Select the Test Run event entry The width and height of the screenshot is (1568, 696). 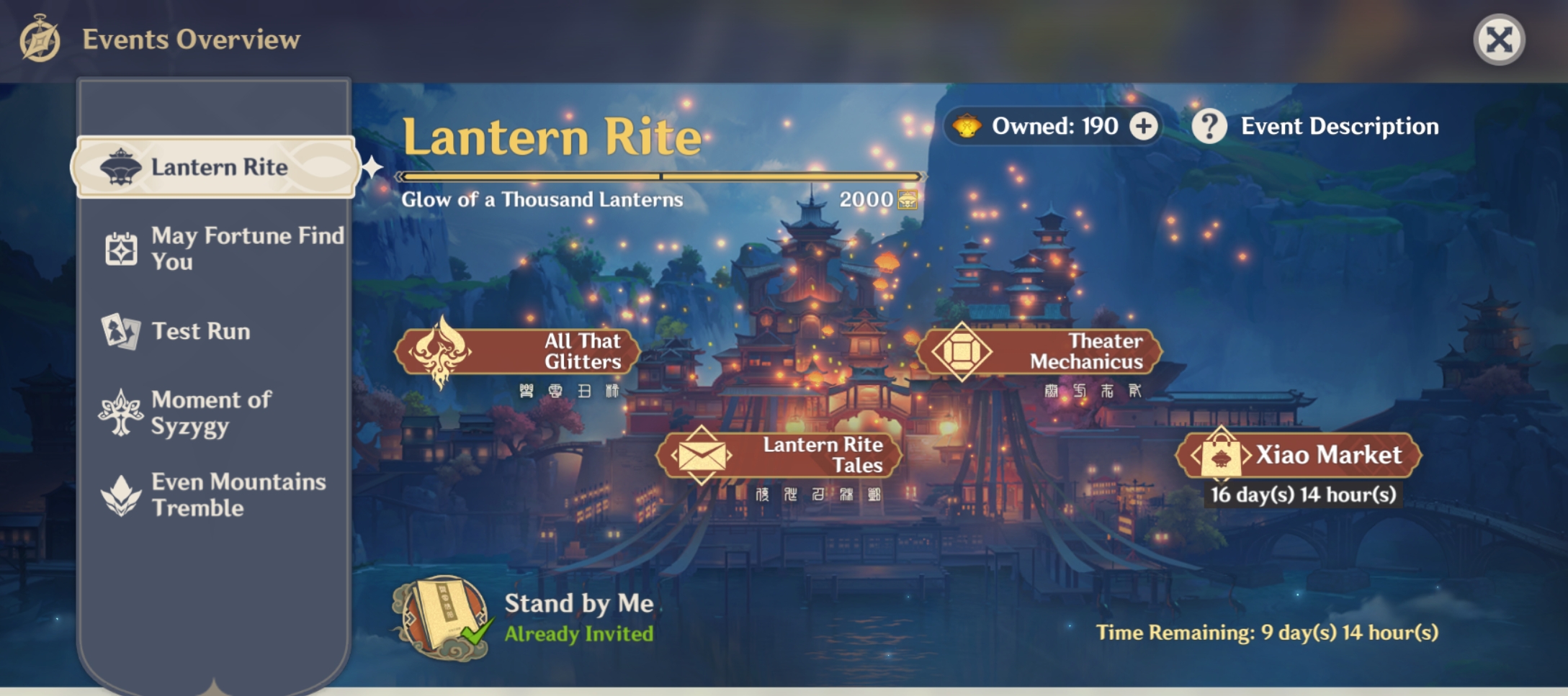(200, 331)
